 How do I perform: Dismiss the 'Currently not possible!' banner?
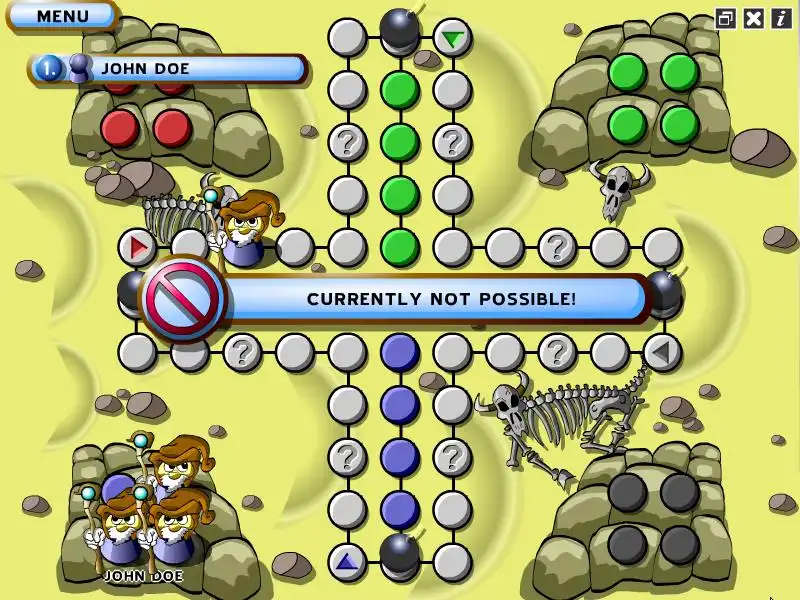coord(440,299)
